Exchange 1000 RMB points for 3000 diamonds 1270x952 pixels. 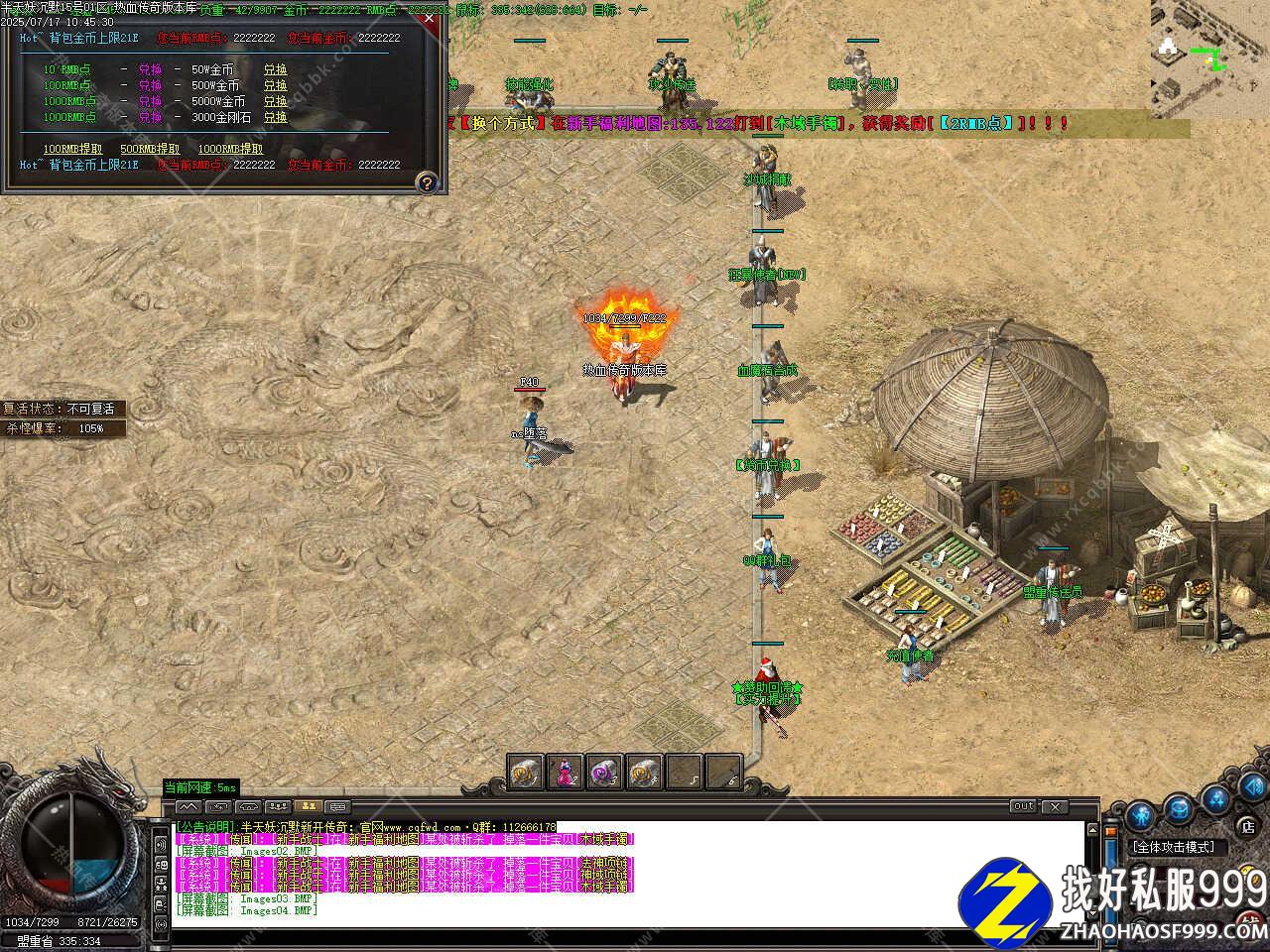(x=275, y=117)
